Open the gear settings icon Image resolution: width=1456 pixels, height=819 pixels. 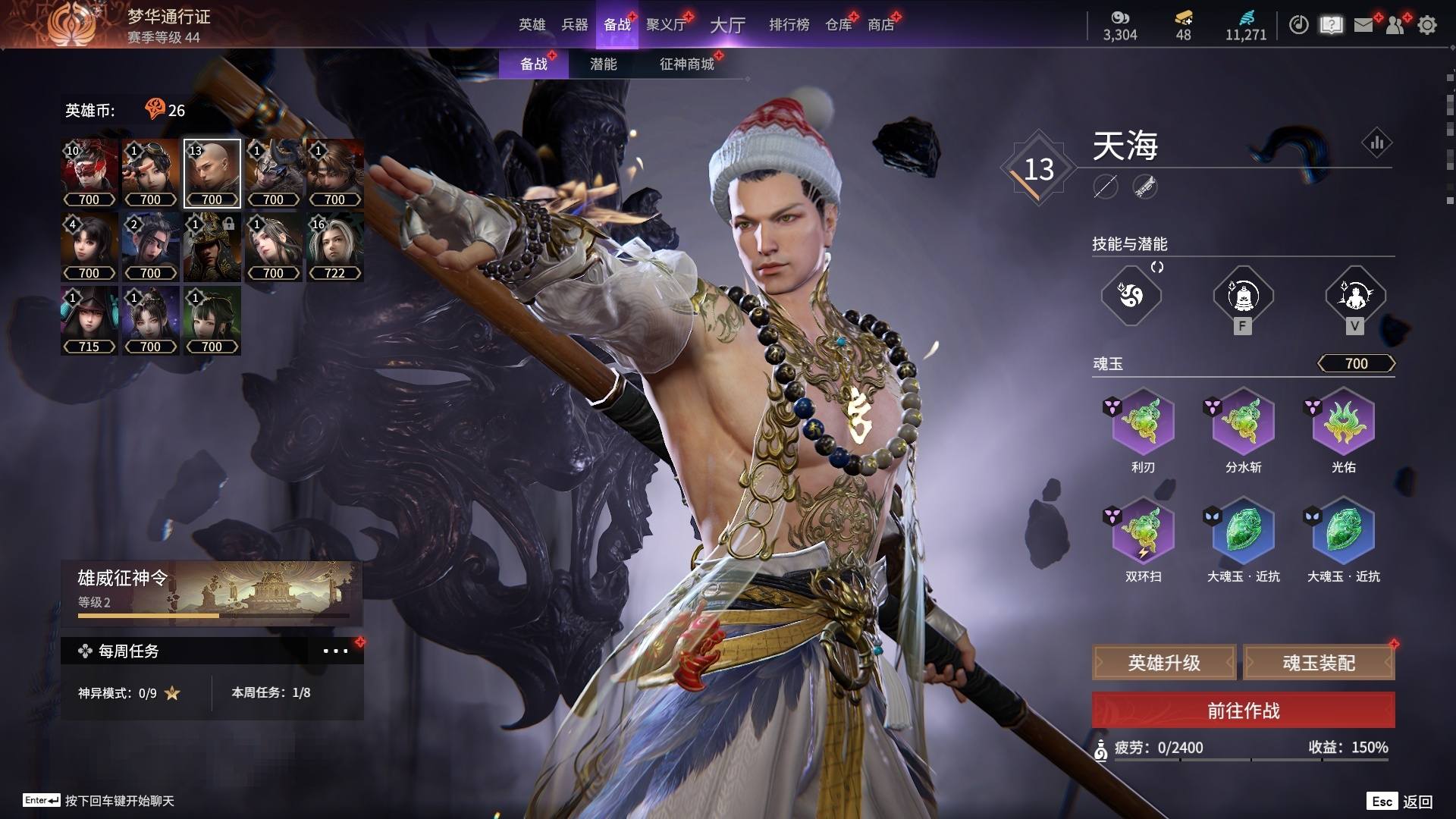(x=1426, y=25)
